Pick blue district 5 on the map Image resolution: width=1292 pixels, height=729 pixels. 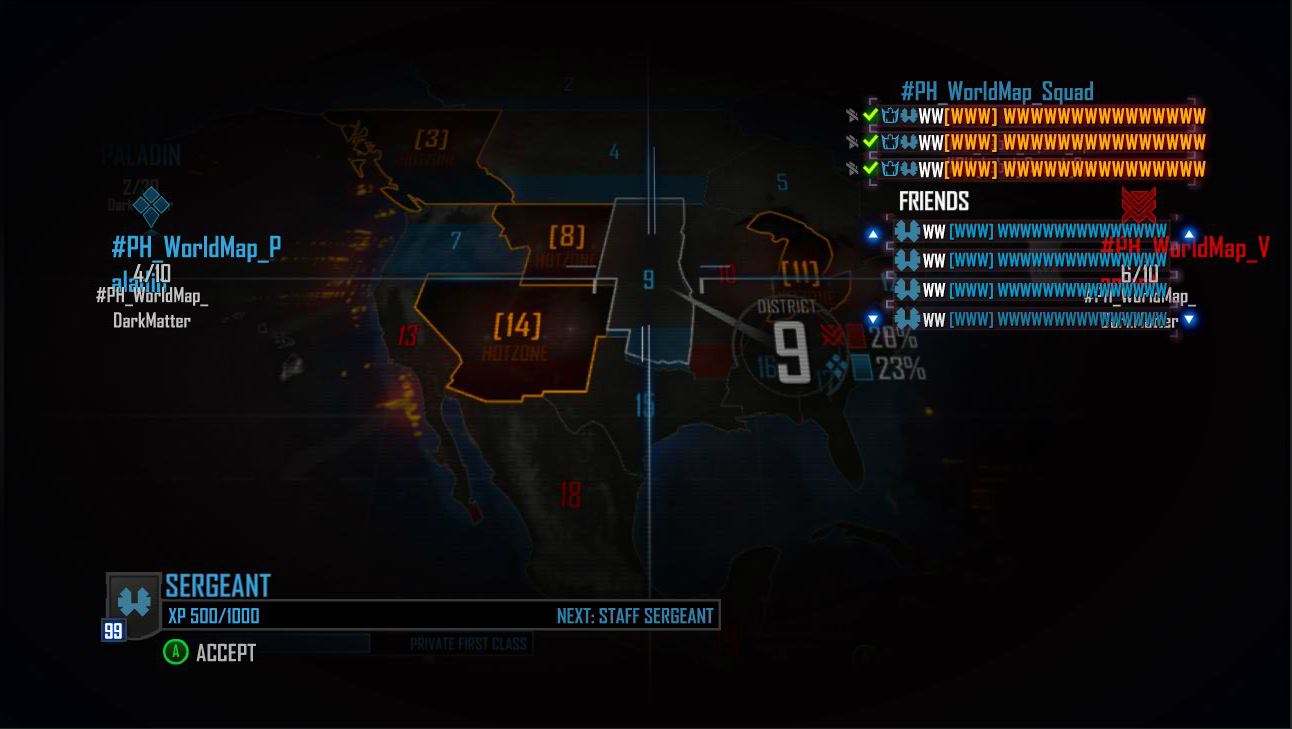[x=782, y=183]
